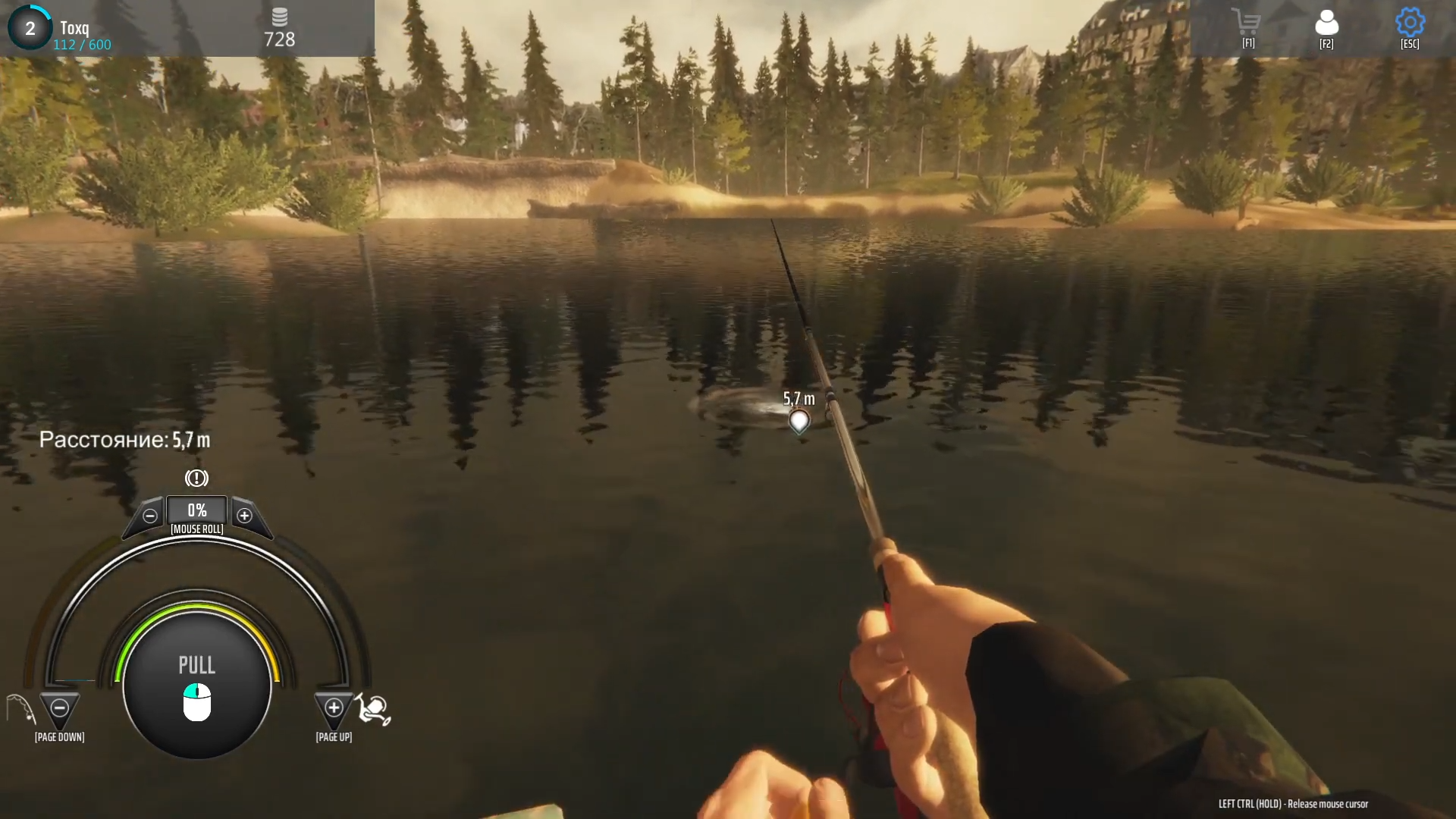The image size is (1456, 819).
Task: Click the coin stack currency icon
Action: (x=279, y=17)
